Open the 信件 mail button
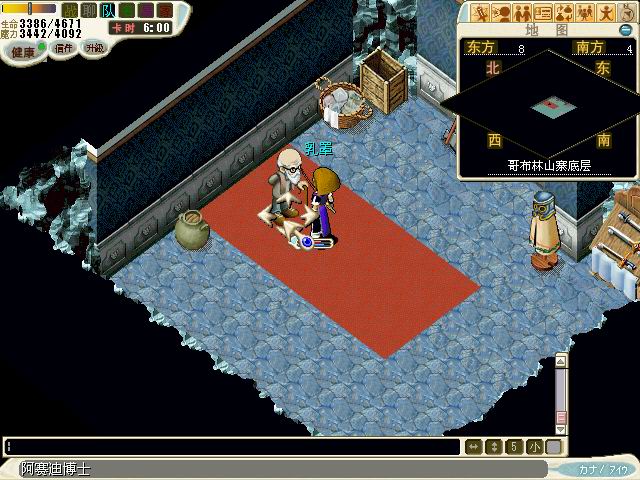This screenshot has height=480, width=640. tap(63, 48)
